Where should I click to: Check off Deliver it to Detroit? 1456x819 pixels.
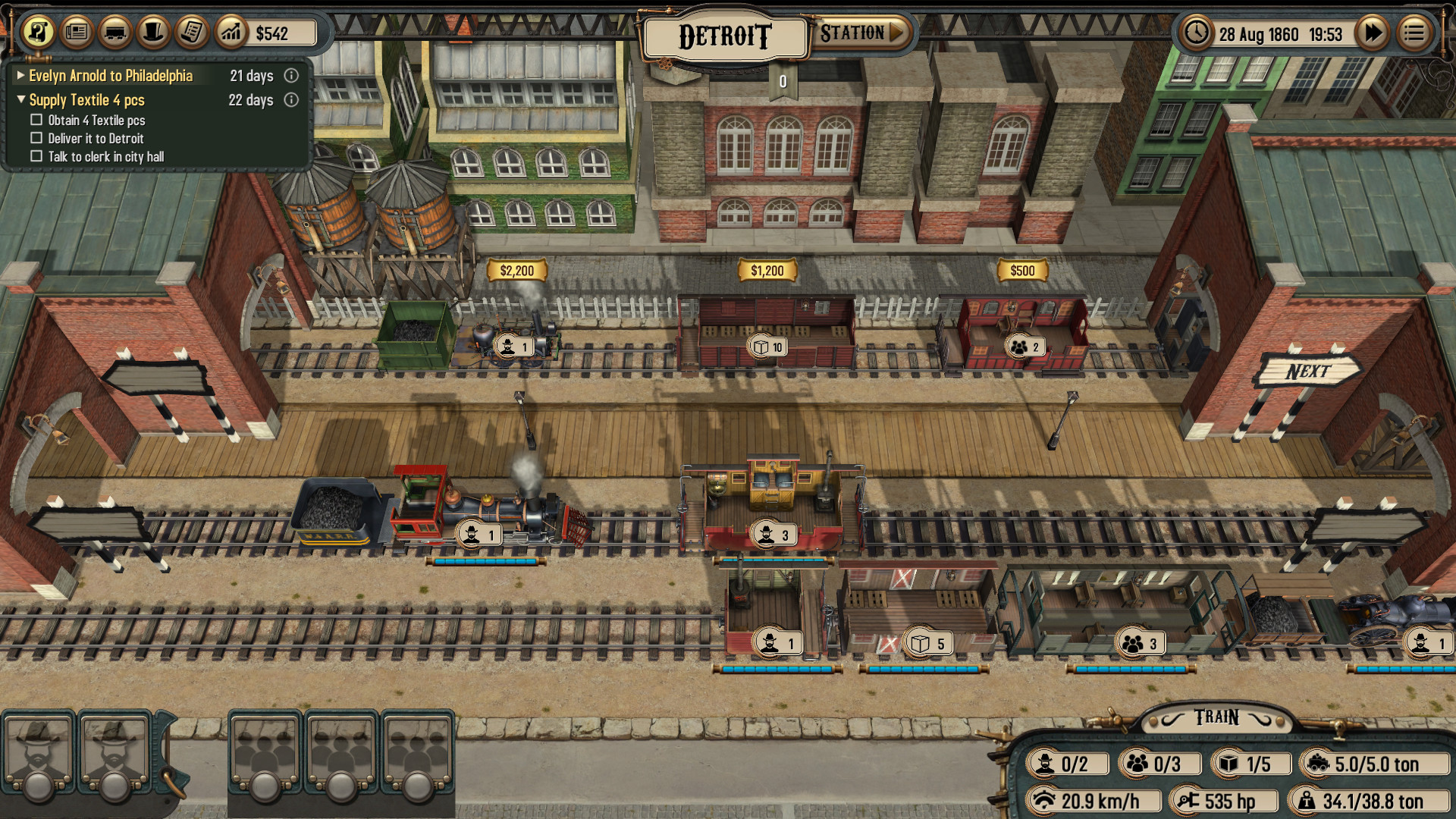point(36,137)
